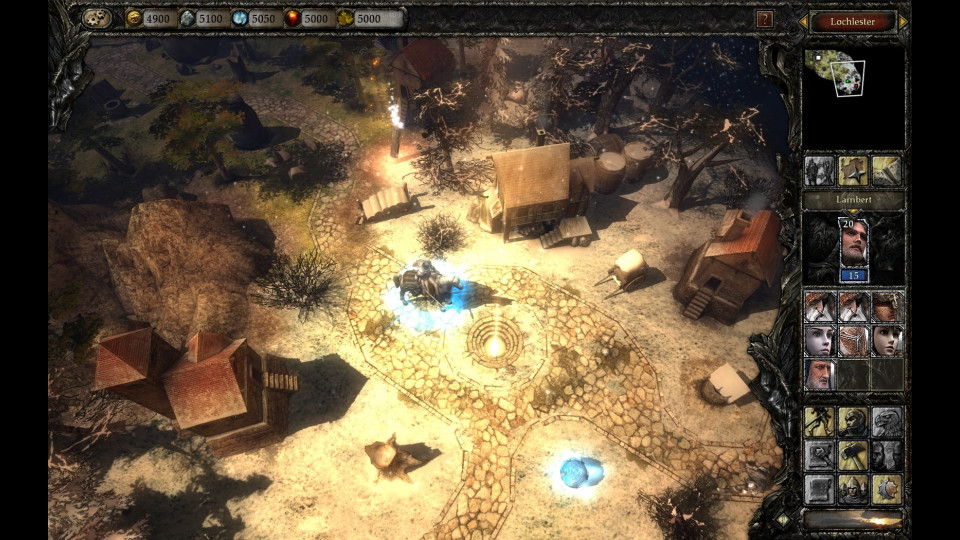Switch to the next location with right arrow
Image resolution: width=960 pixels, height=540 pixels.
(904, 21)
